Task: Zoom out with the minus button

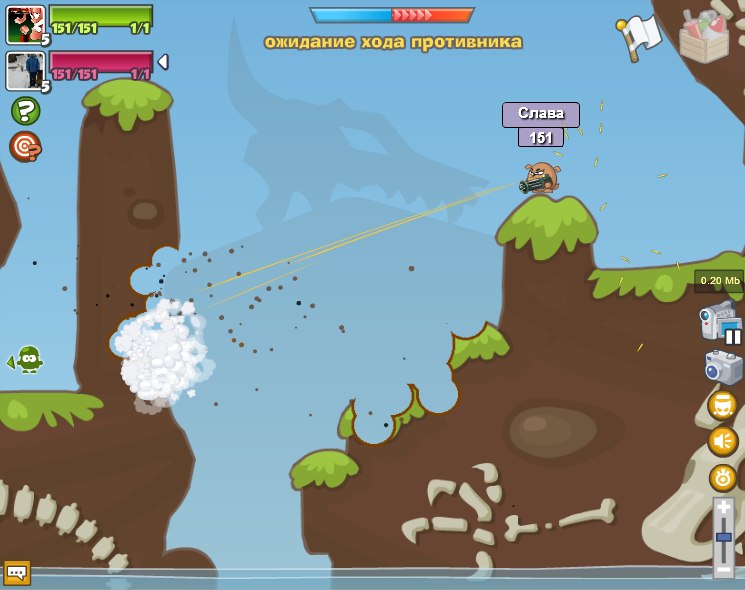Action: (723, 569)
